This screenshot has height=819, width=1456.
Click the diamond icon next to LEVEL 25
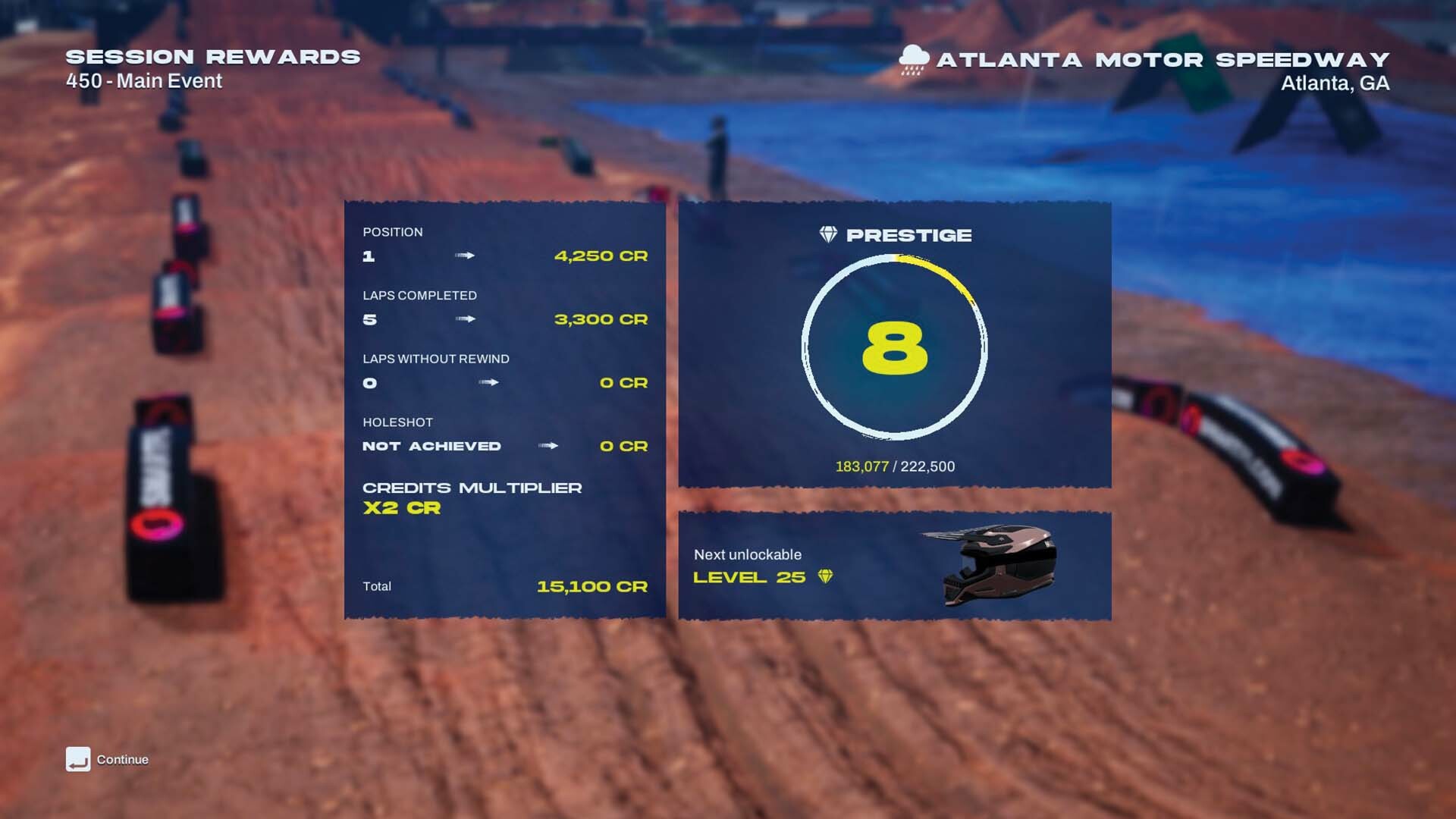(x=827, y=577)
